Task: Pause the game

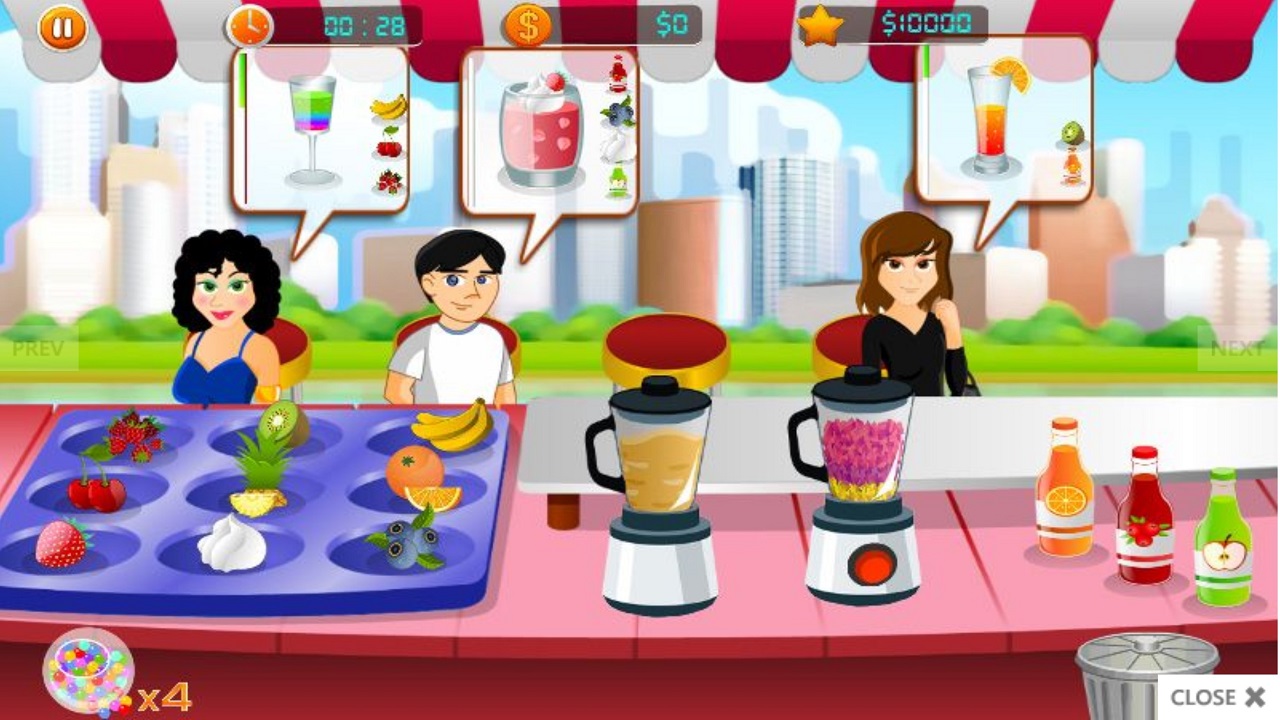Action: (x=62, y=26)
